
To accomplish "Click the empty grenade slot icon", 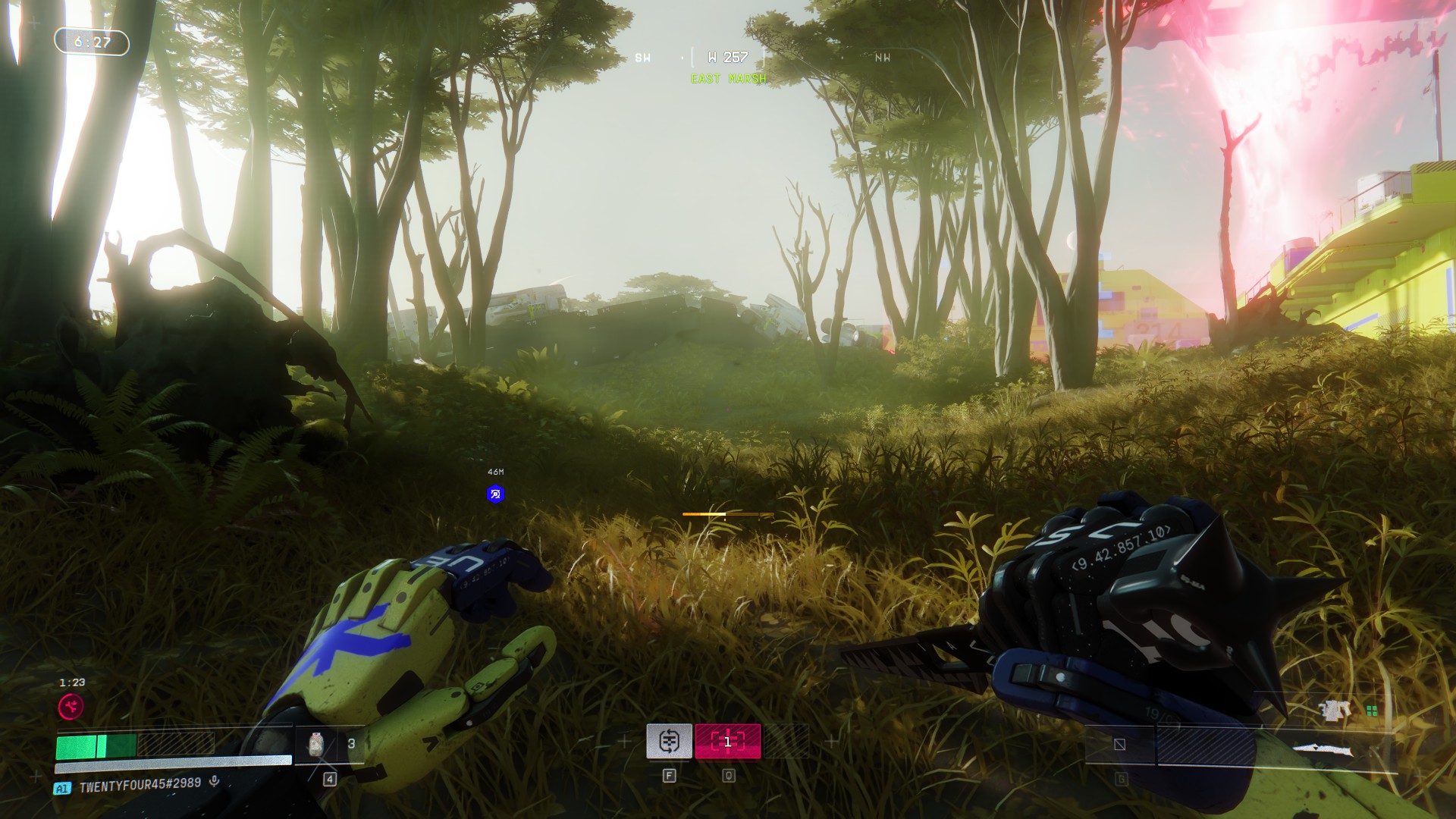I will [1119, 745].
